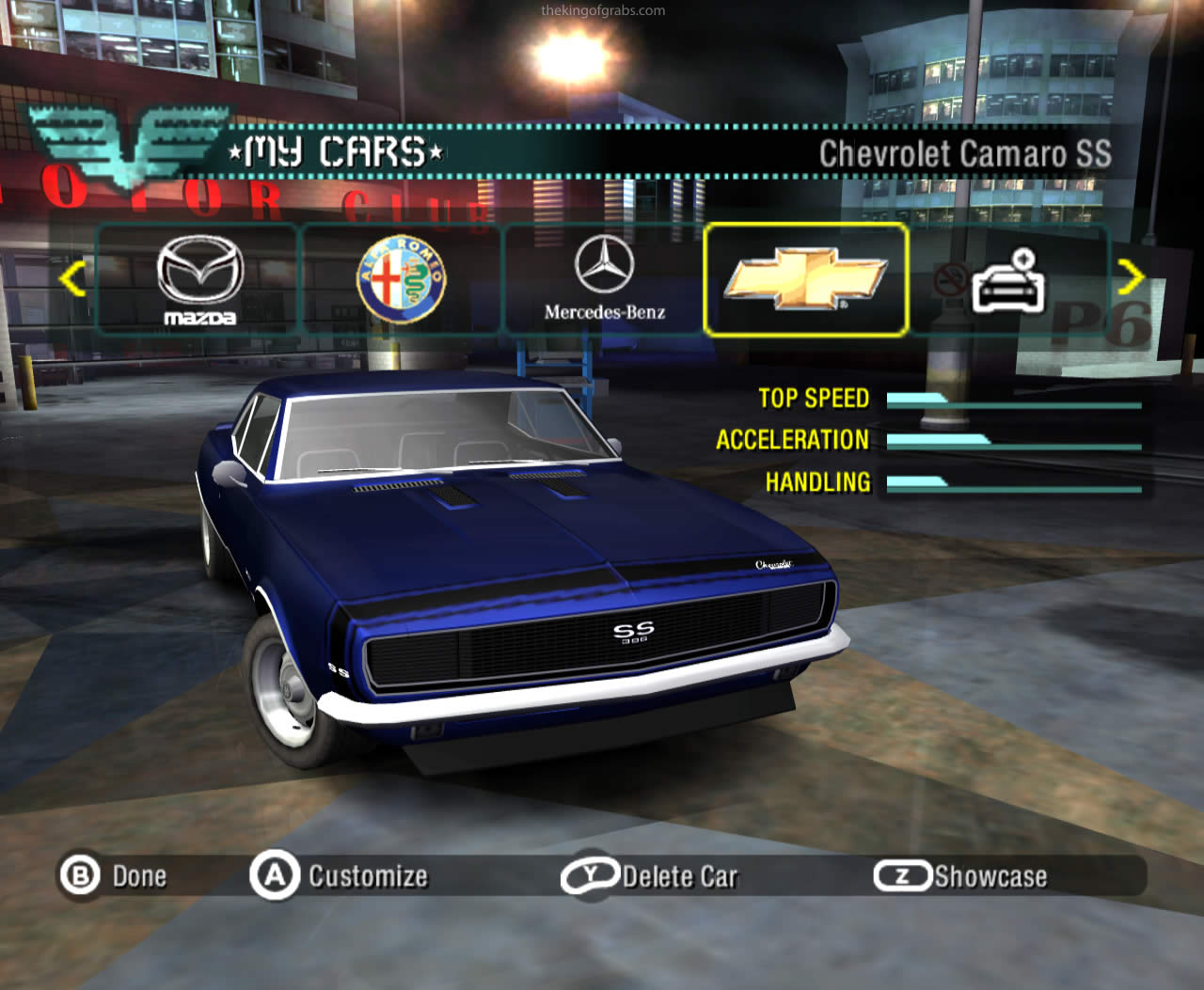Select the Delete Car option
The image size is (1204, 990).
tap(651, 876)
